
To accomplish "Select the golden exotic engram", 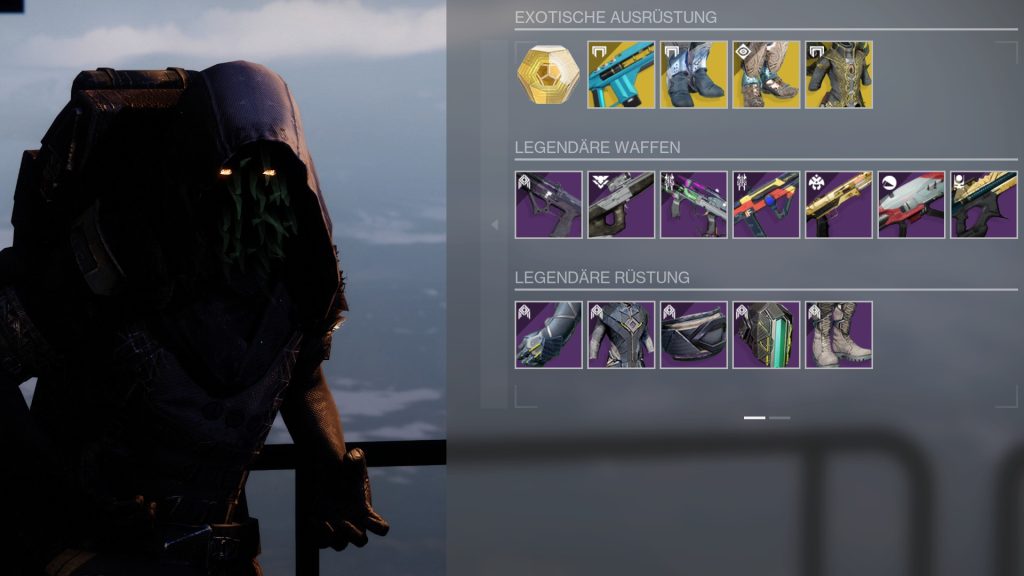I will pos(548,75).
